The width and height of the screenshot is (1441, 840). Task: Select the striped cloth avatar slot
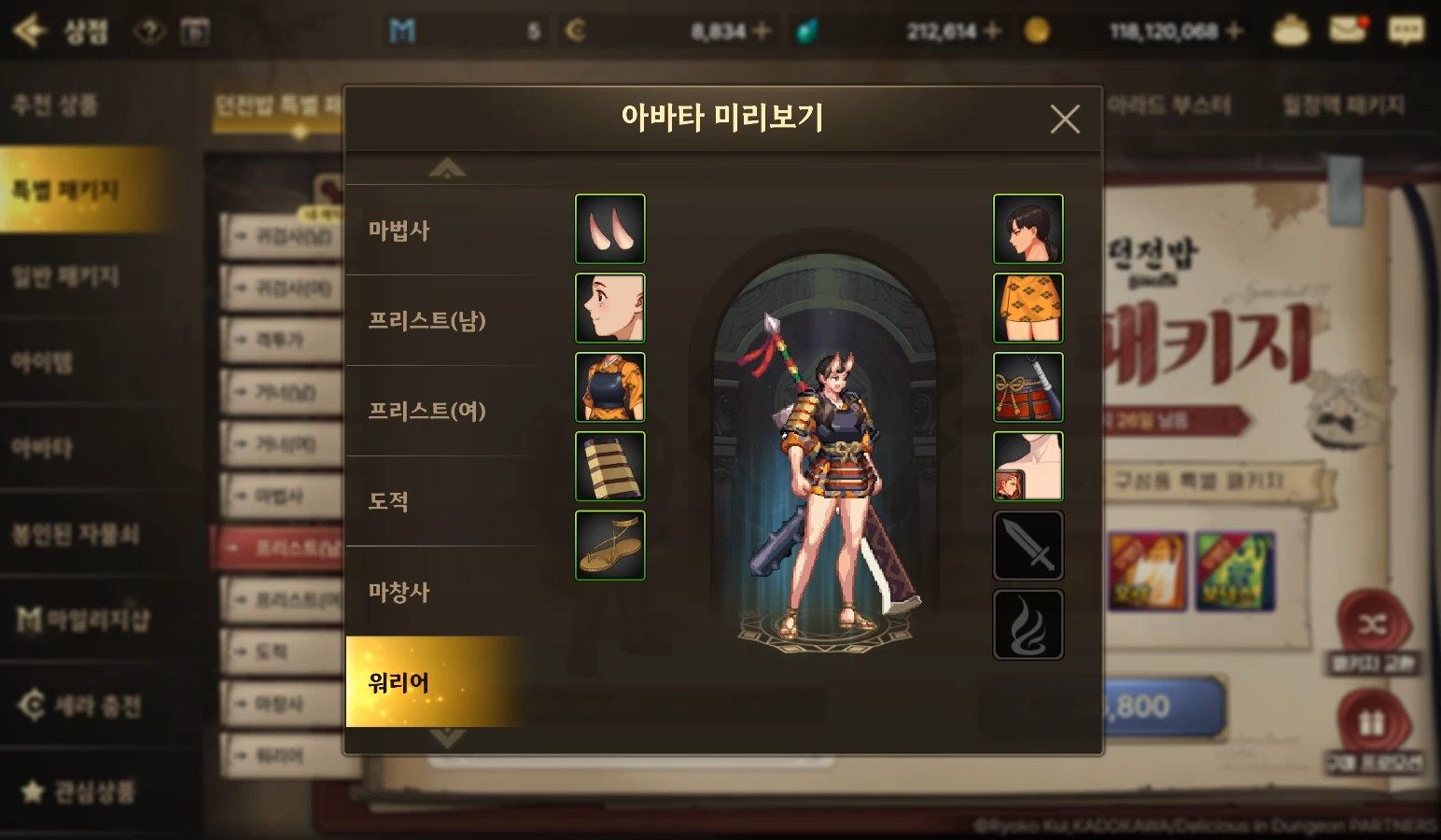(609, 466)
